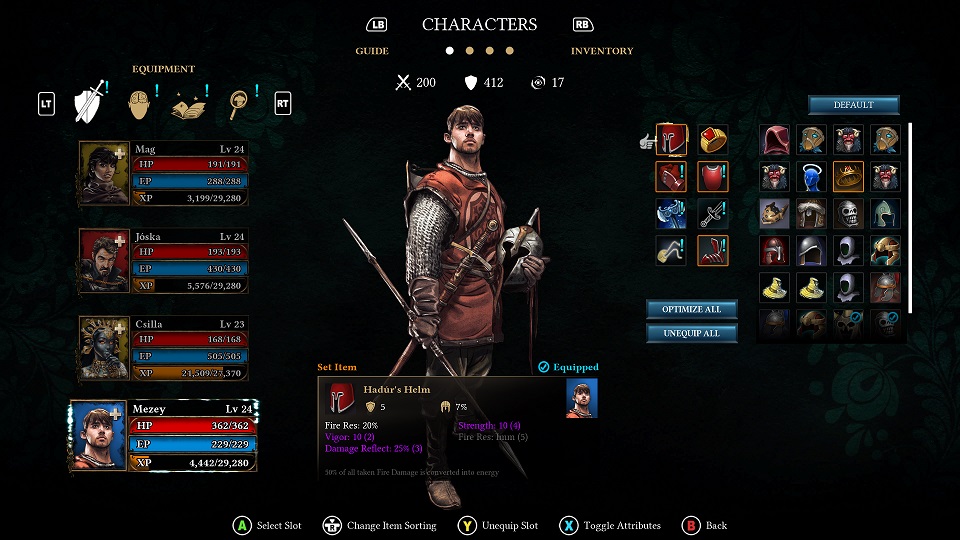This screenshot has height=540, width=960.
Task: Choose Csilla from the party list
Action: pyautogui.click(x=164, y=349)
